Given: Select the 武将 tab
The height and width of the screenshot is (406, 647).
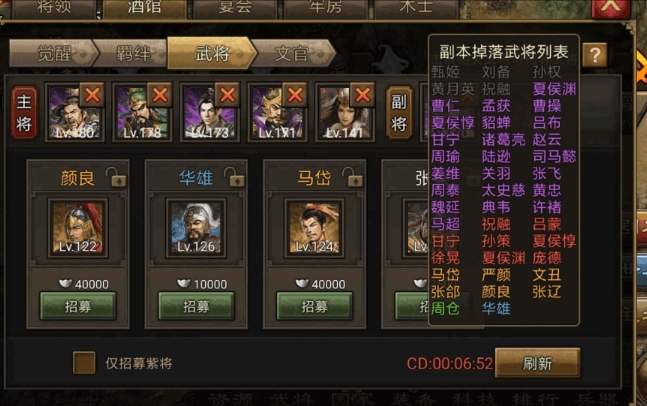Looking at the screenshot, I should coord(210,53).
